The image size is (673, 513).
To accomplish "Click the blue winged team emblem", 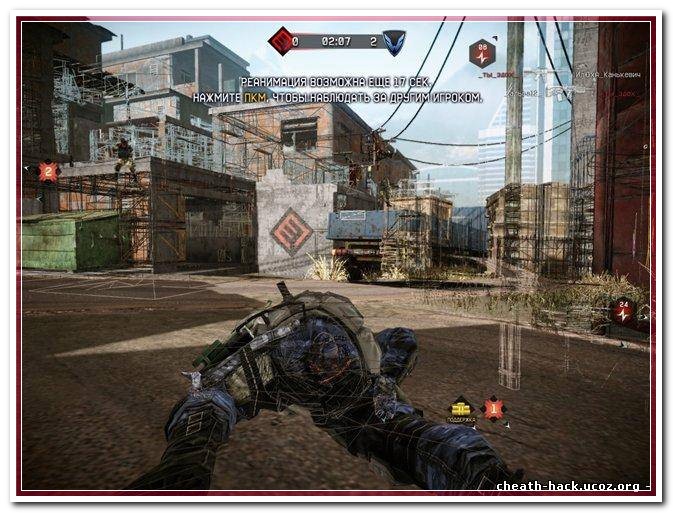I will (394, 42).
